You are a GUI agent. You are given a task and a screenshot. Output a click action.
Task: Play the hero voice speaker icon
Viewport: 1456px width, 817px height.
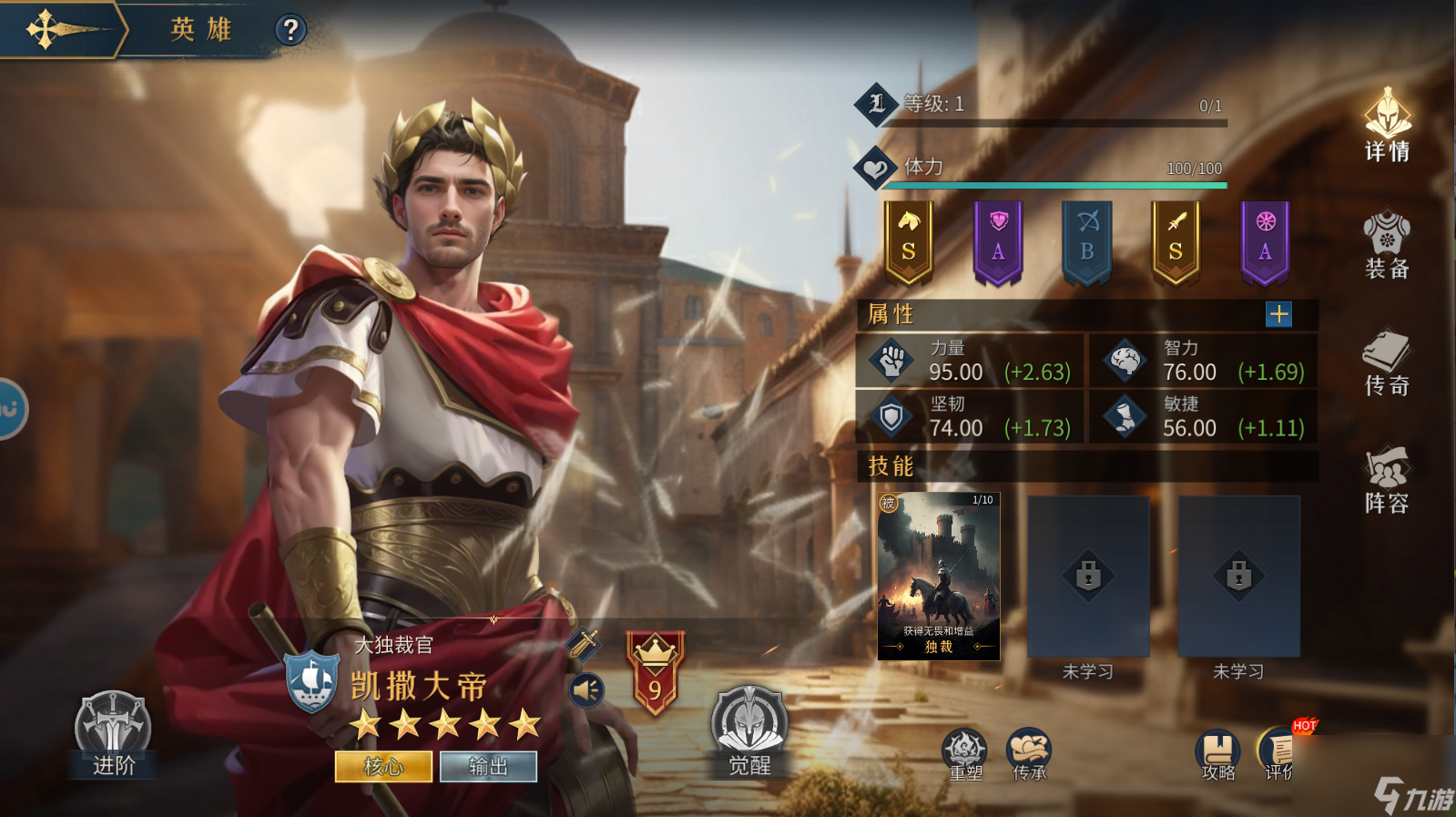pos(587,690)
